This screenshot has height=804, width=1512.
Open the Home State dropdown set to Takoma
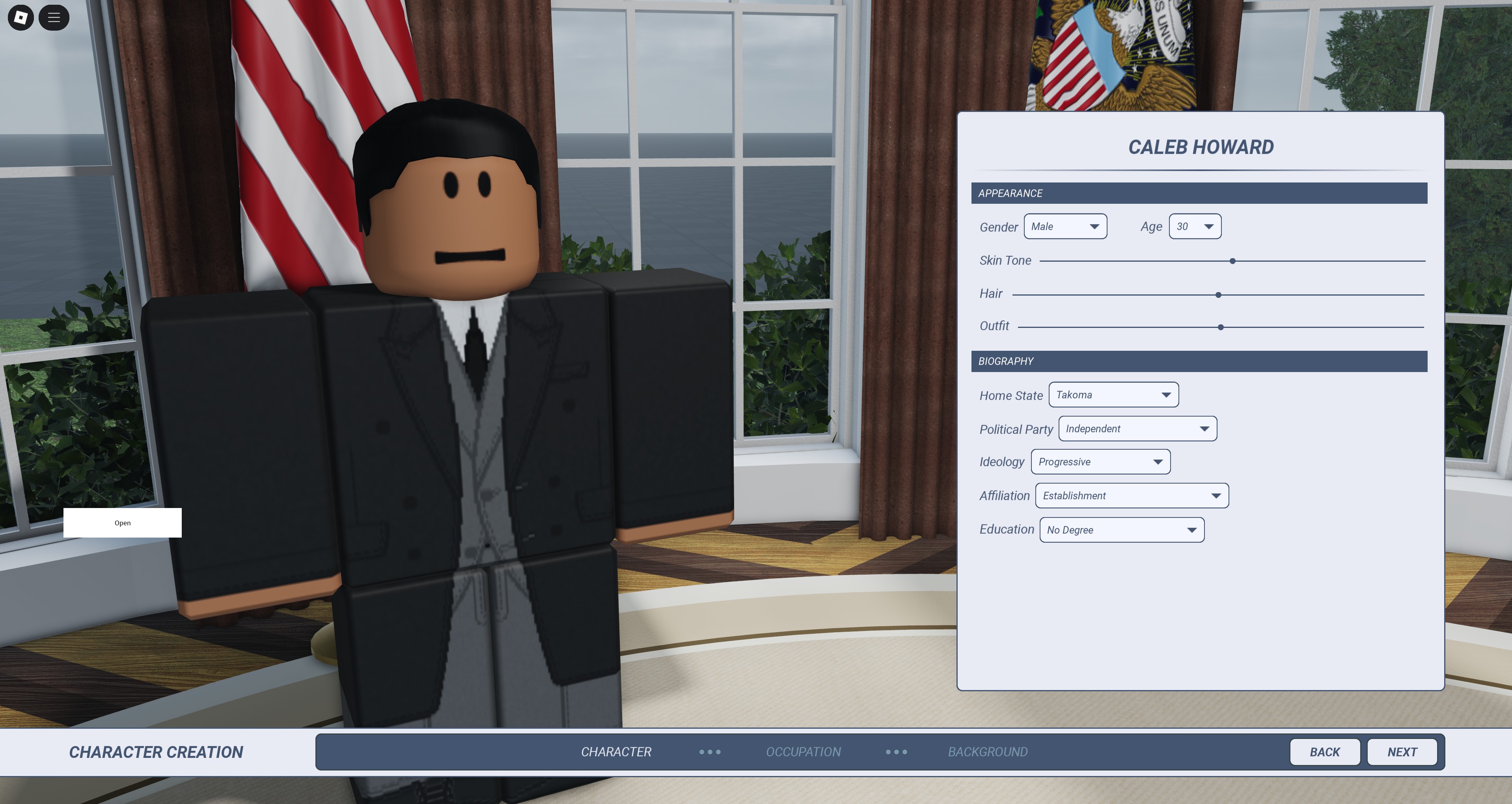coord(1113,395)
